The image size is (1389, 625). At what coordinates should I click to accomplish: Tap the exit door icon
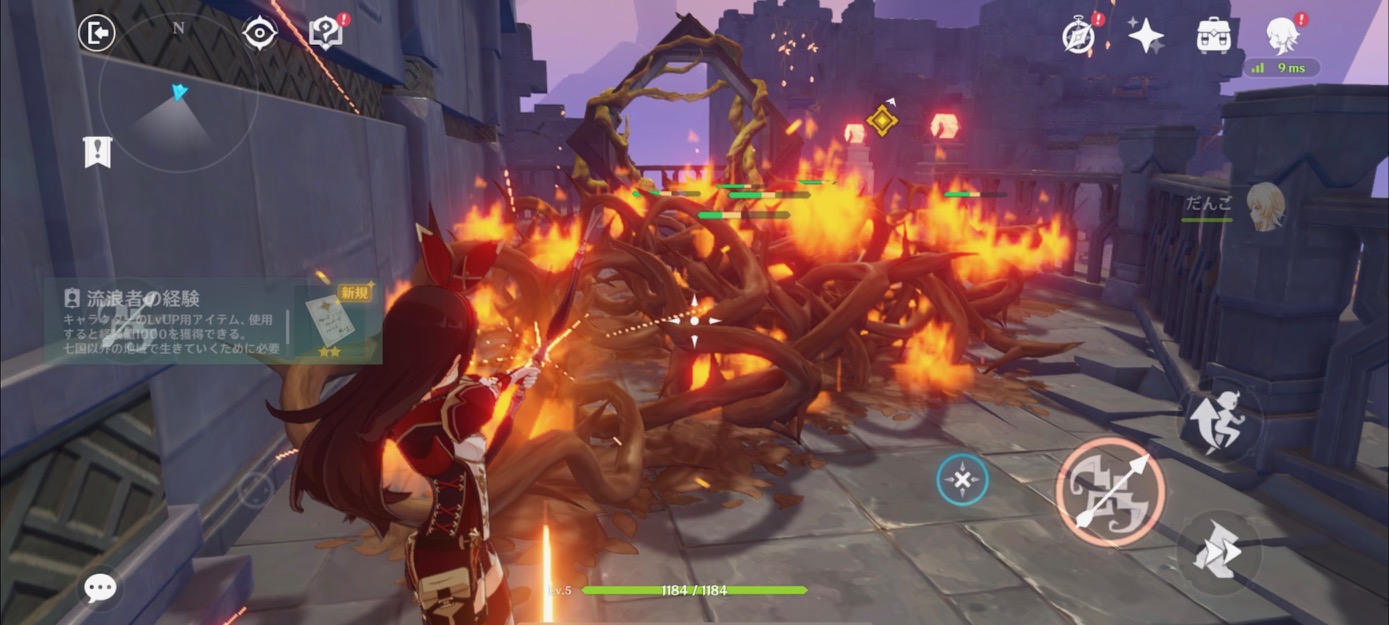point(97,34)
